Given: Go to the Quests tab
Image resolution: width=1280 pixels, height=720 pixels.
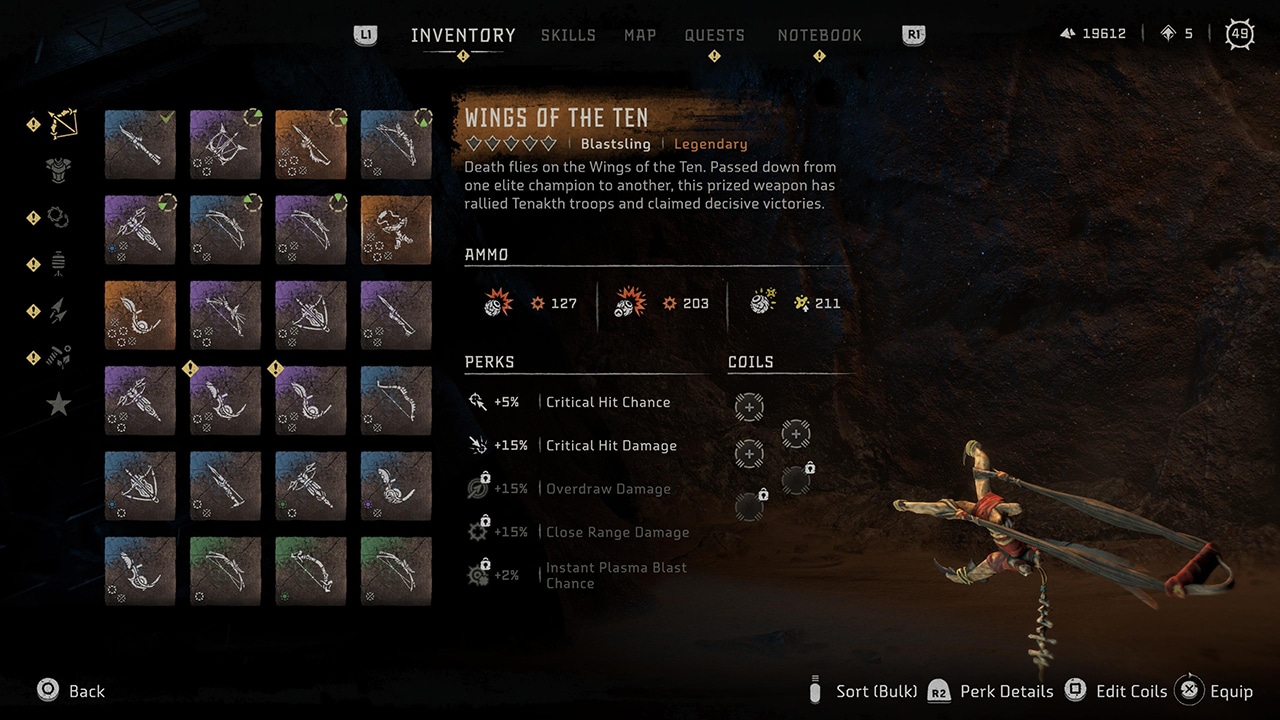Looking at the screenshot, I should (714, 35).
